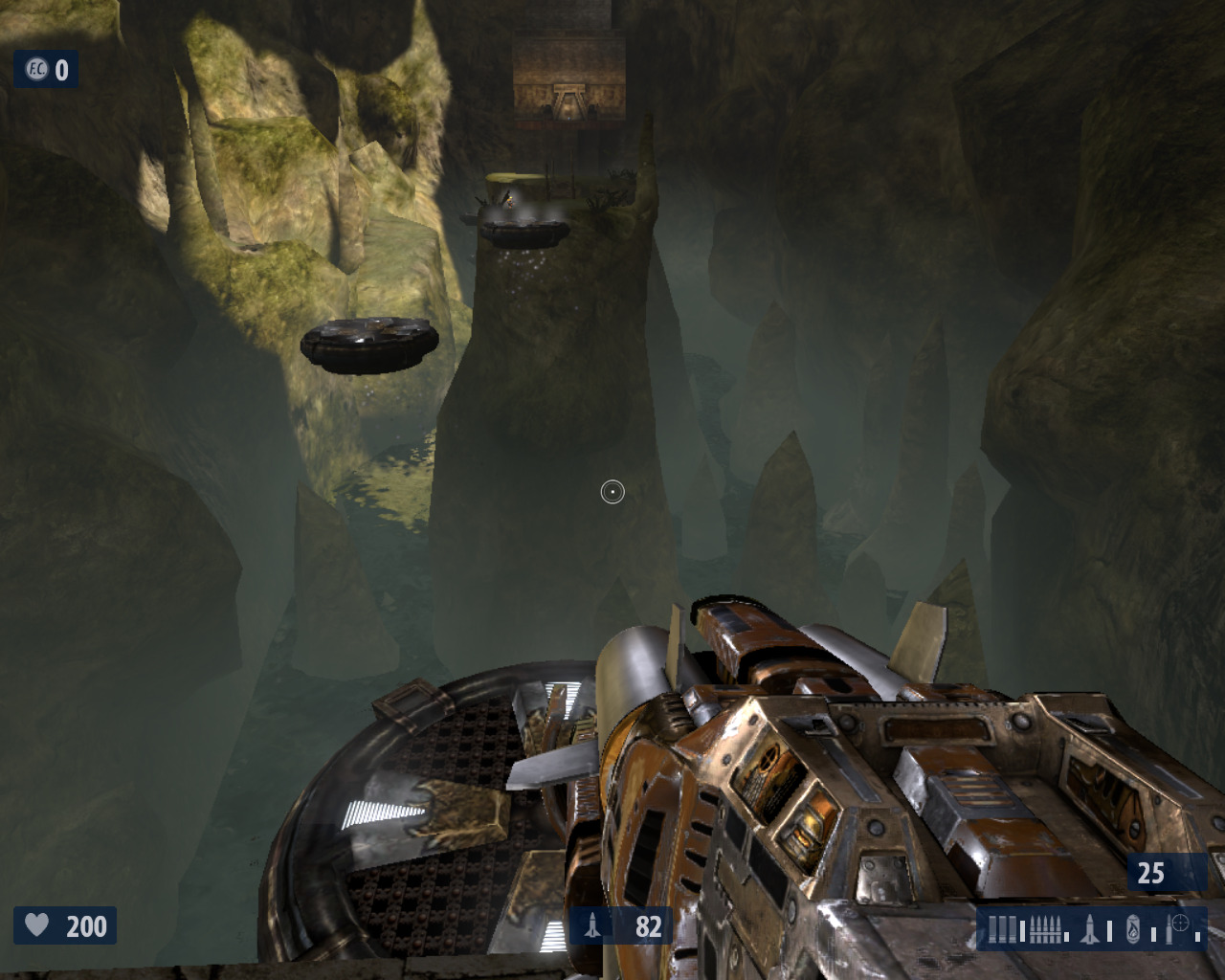
Task: Choose the bullet belt ammo icon
Action: [1046, 928]
